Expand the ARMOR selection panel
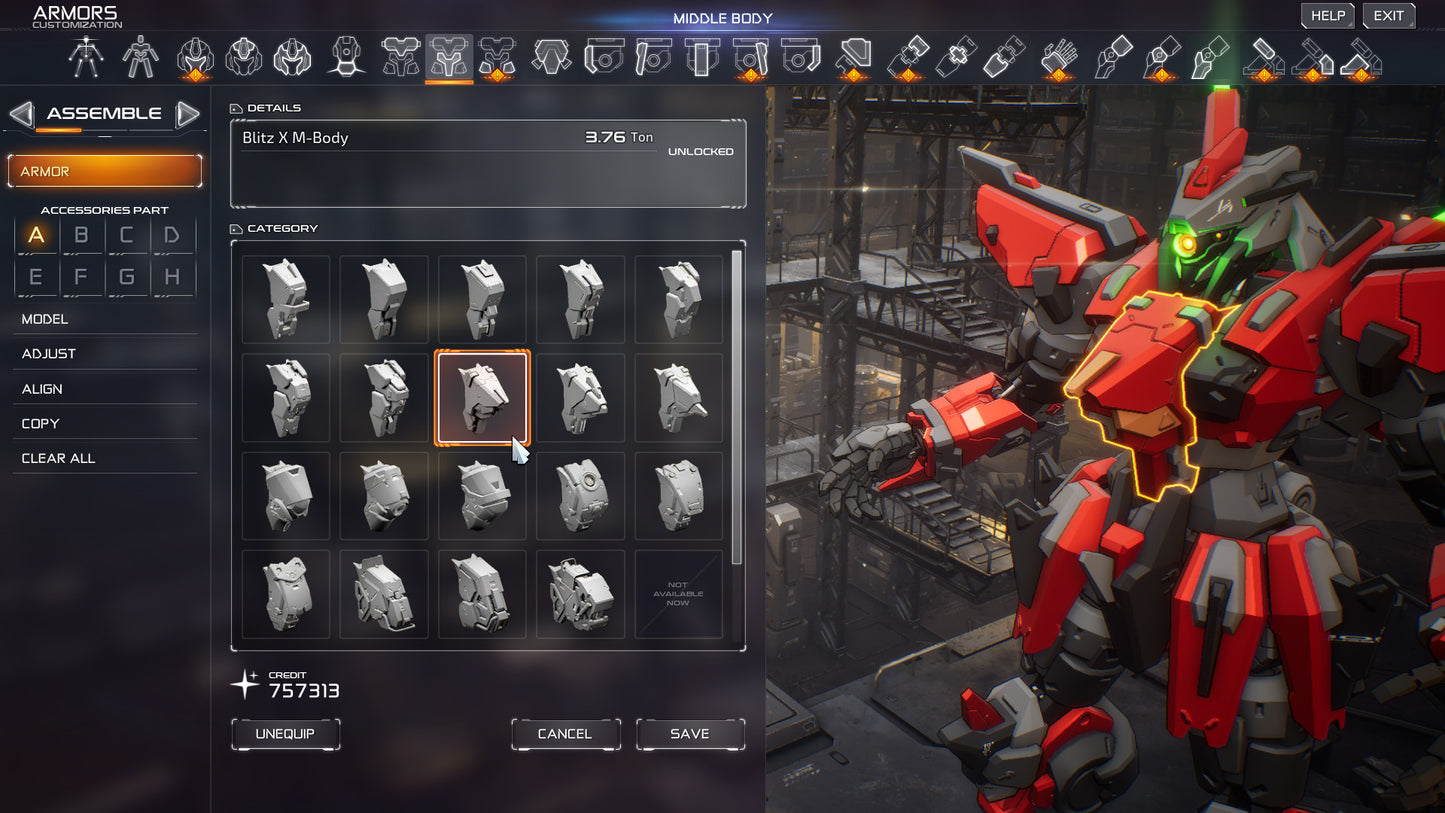The image size is (1445, 813). coord(105,171)
